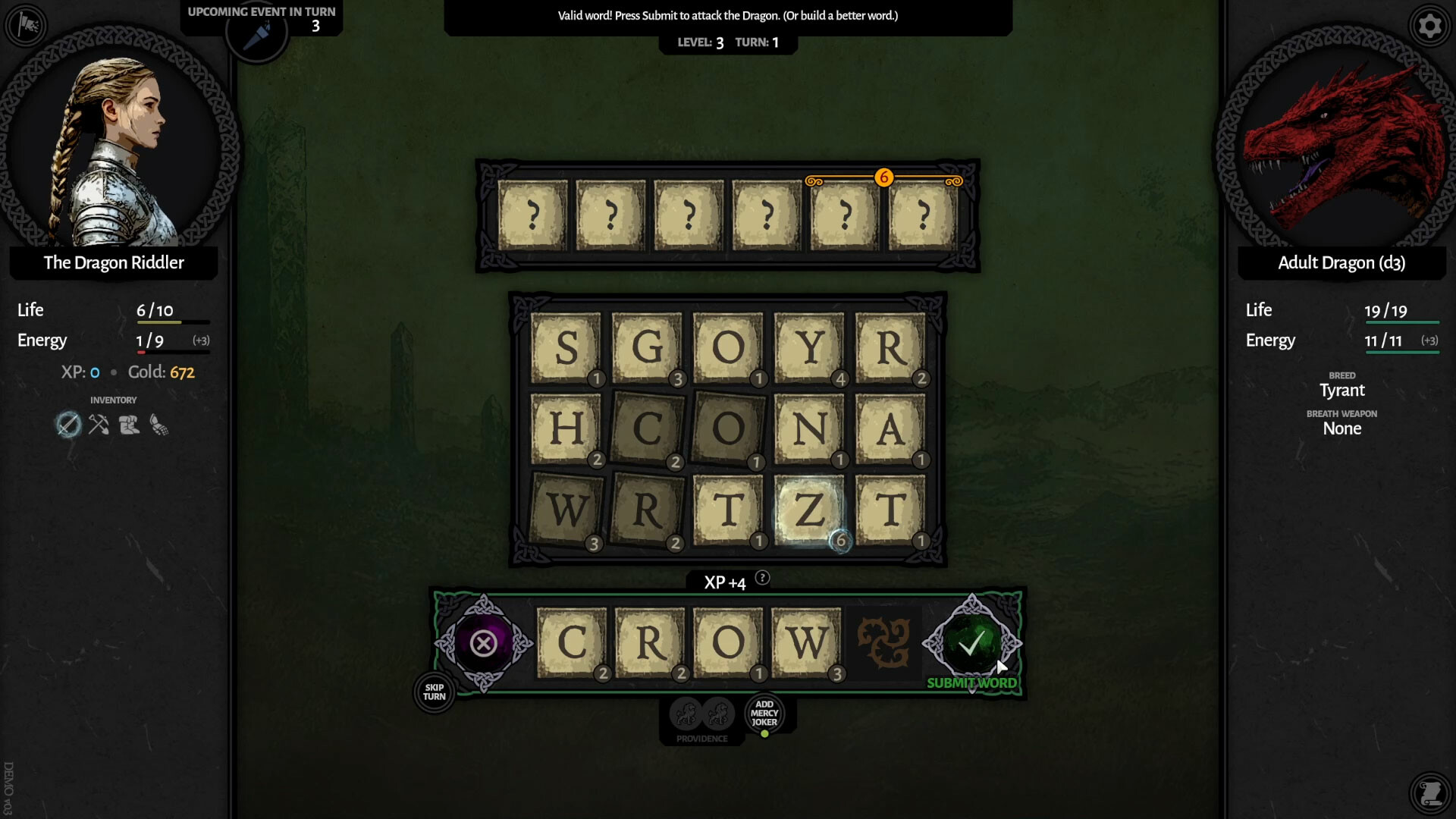Click the Skip Turn button
The height and width of the screenshot is (819, 1456).
pyautogui.click(x=433, y=692)
